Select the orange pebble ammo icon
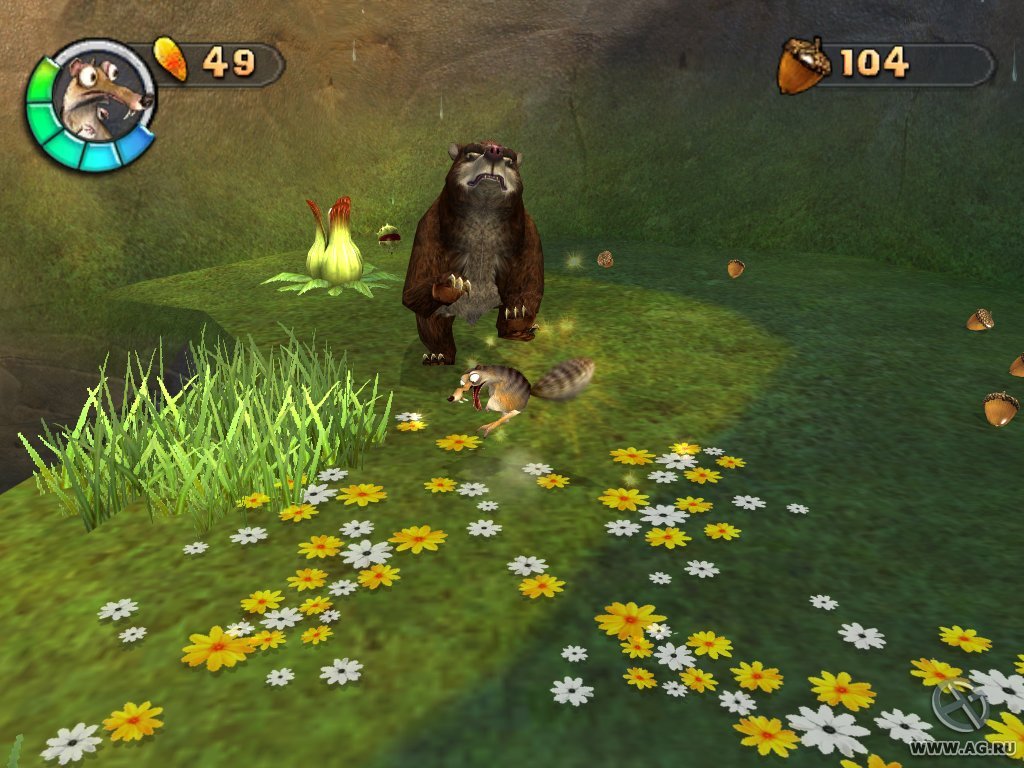 pos(171,59)
